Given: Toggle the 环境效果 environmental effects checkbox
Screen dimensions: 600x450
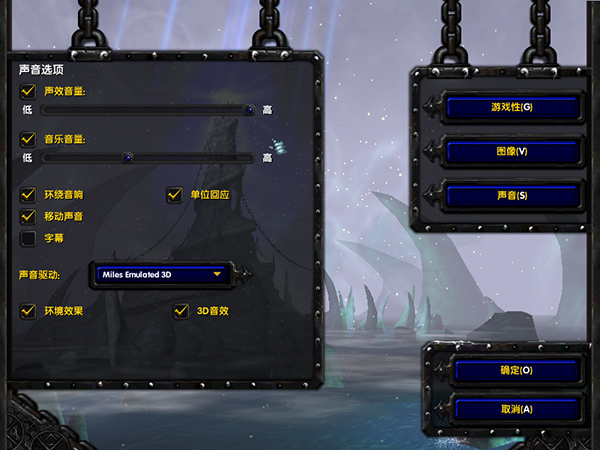Looking at the screenshot, I should [28, 311].
